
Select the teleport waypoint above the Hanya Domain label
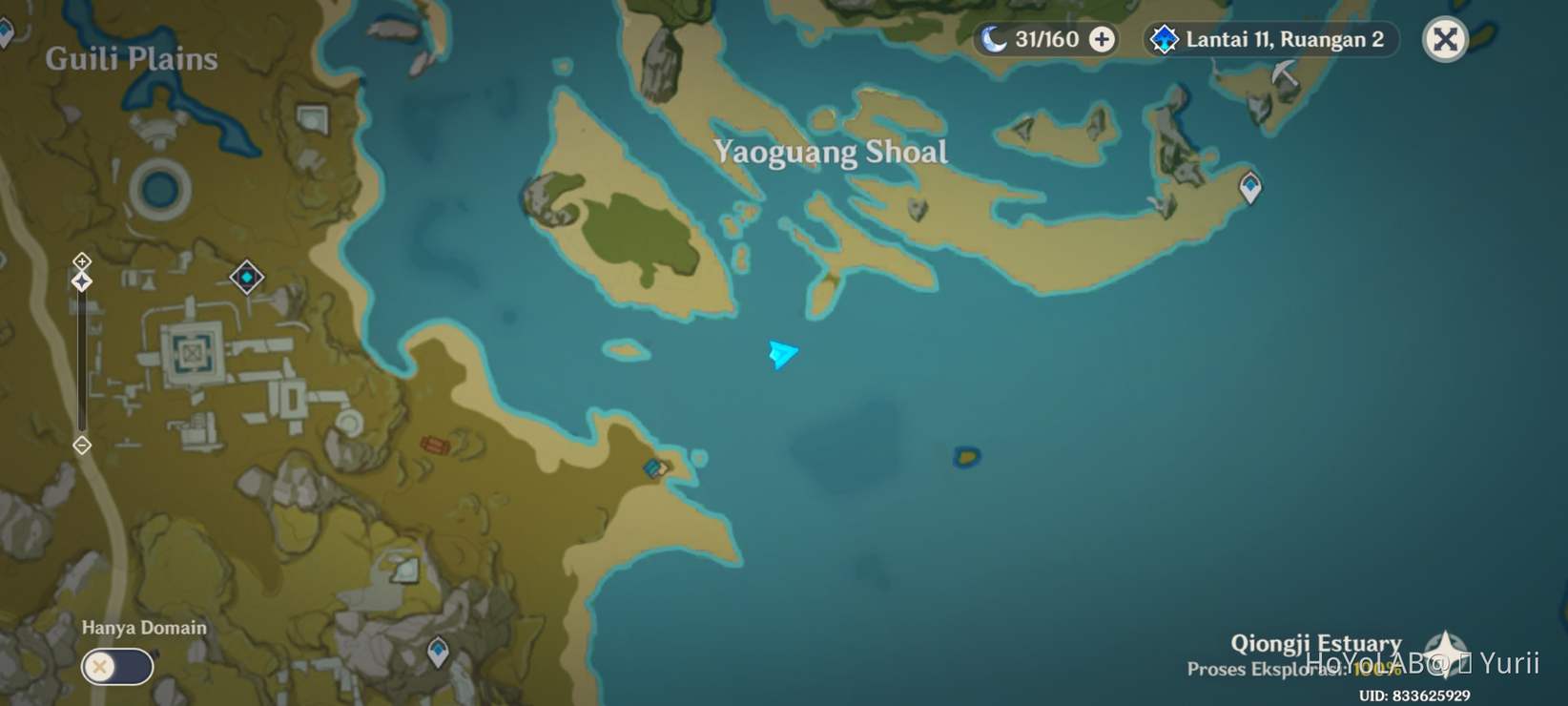[438, 650]
